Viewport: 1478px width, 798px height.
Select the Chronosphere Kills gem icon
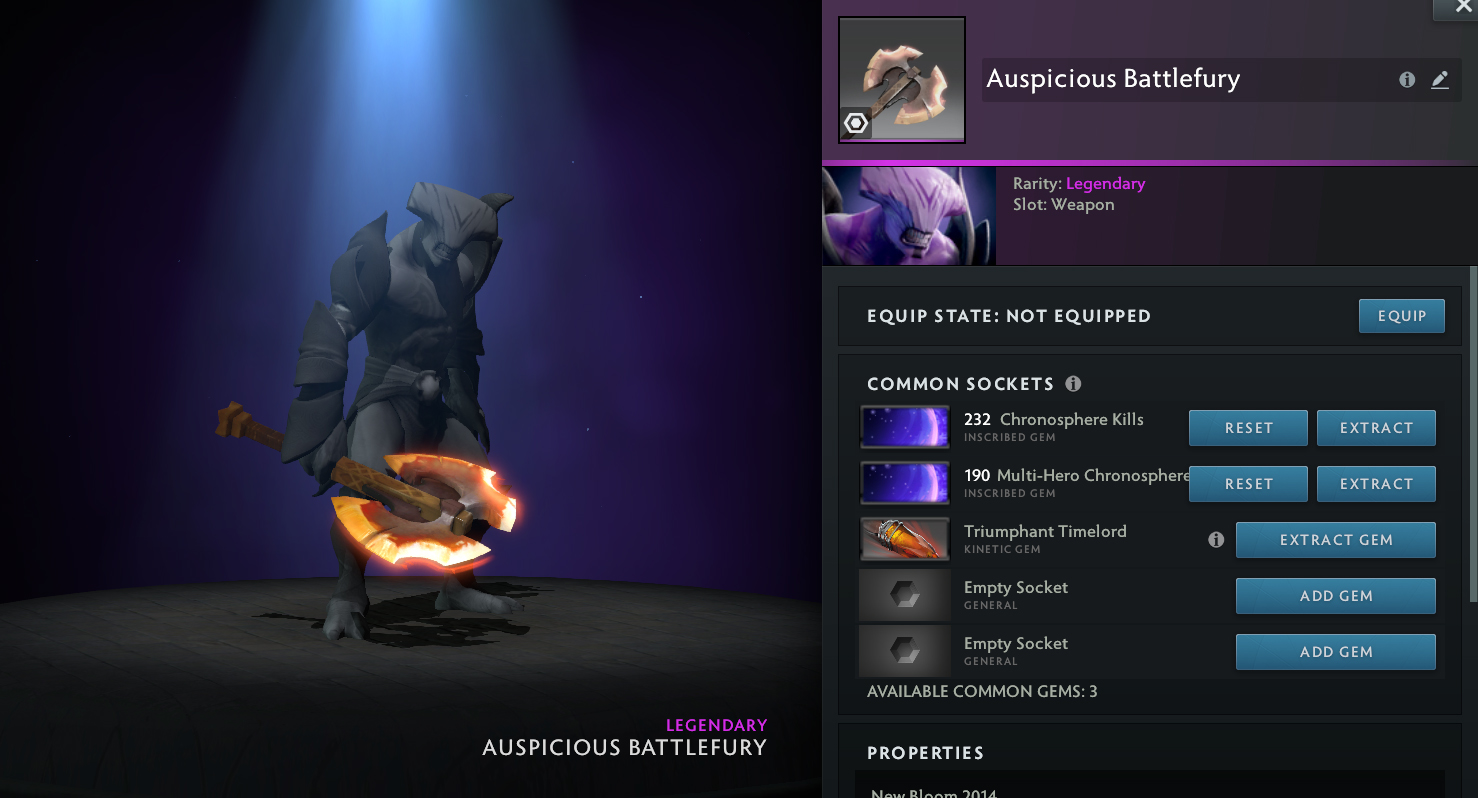(x=904, y=428)
